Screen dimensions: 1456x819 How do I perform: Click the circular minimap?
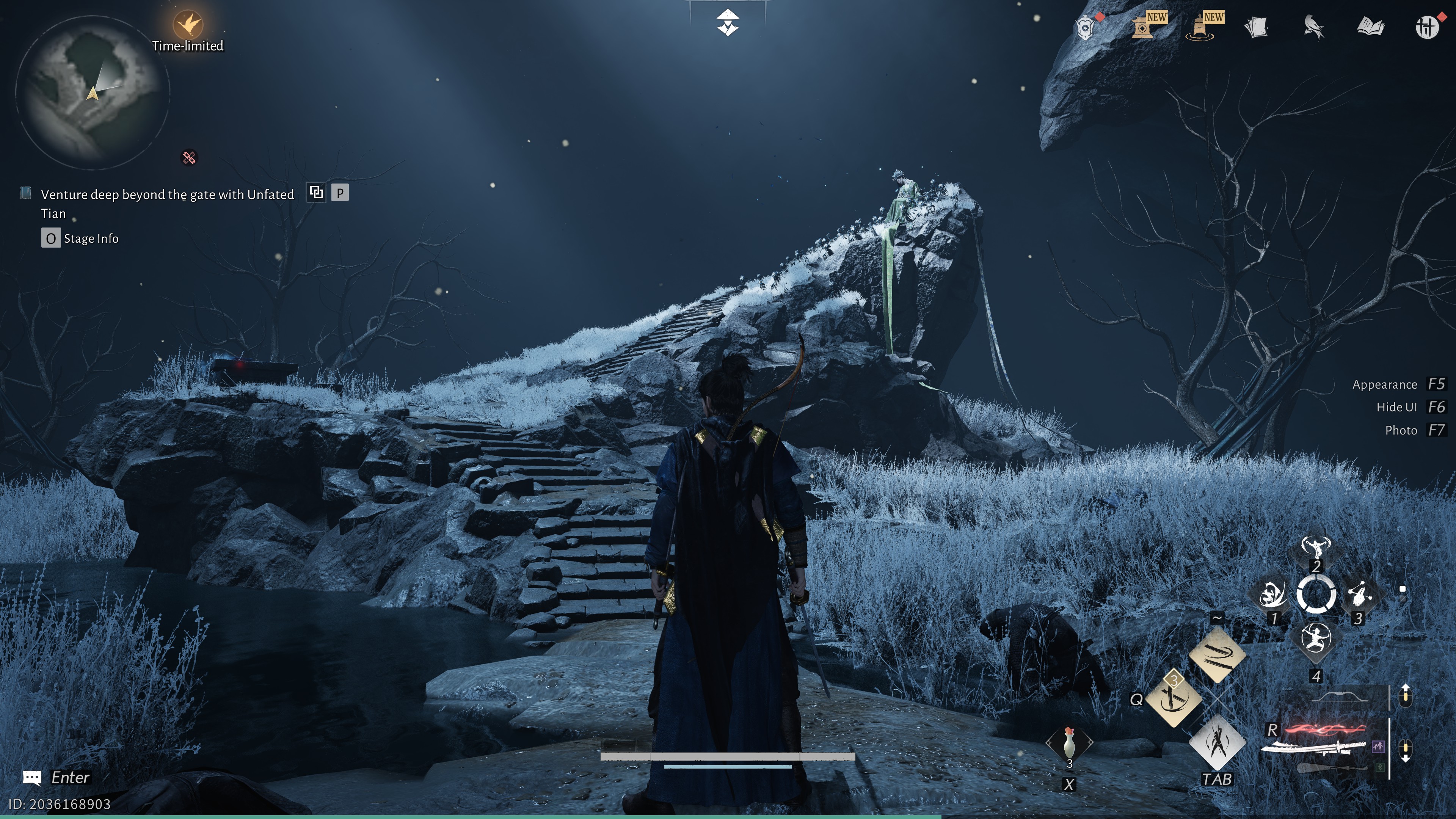coord(92,91)
